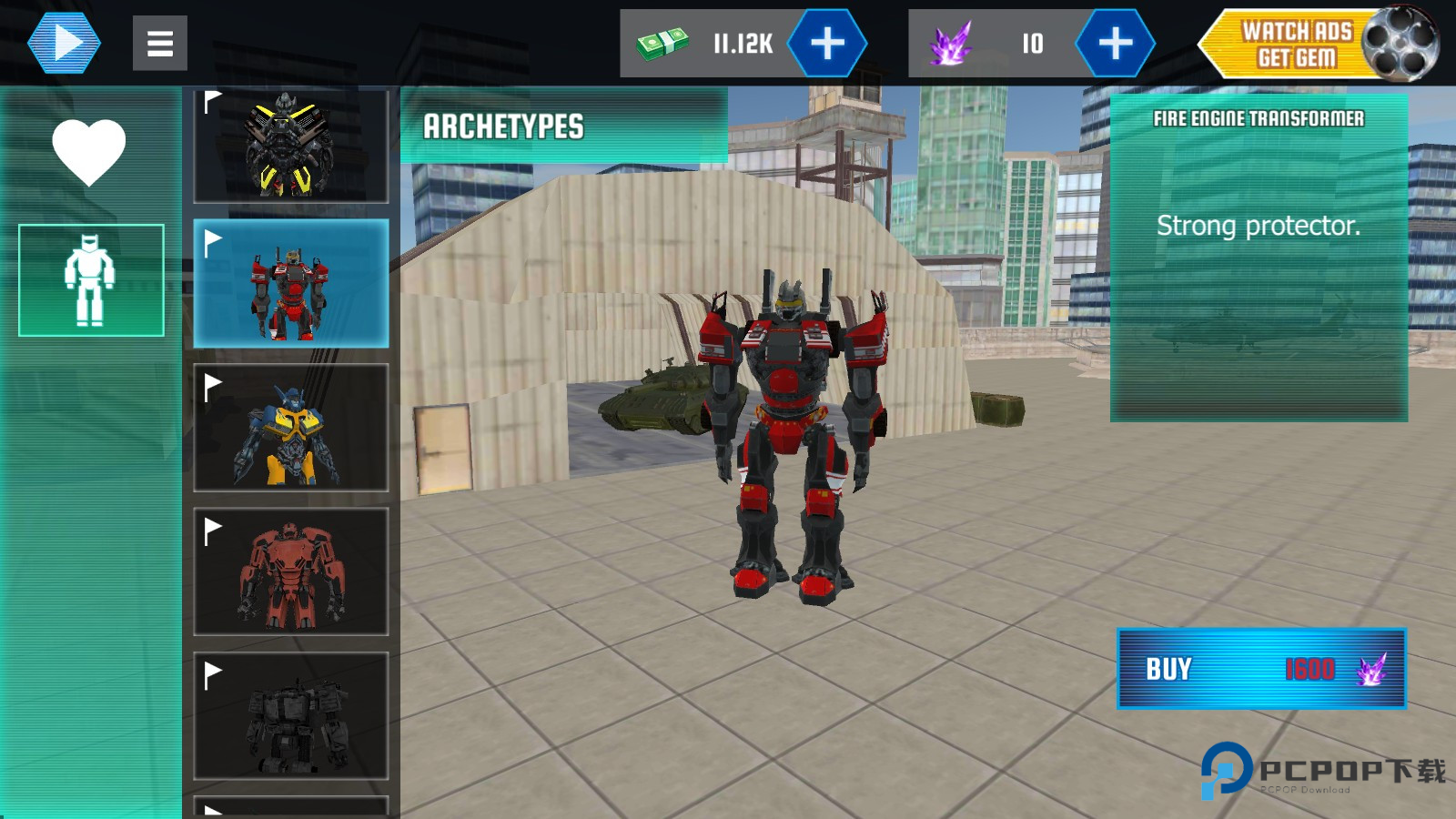This screenshot has width=1456, height=819.
Task: Open the heart favorites tab
Action: (89, 152)
